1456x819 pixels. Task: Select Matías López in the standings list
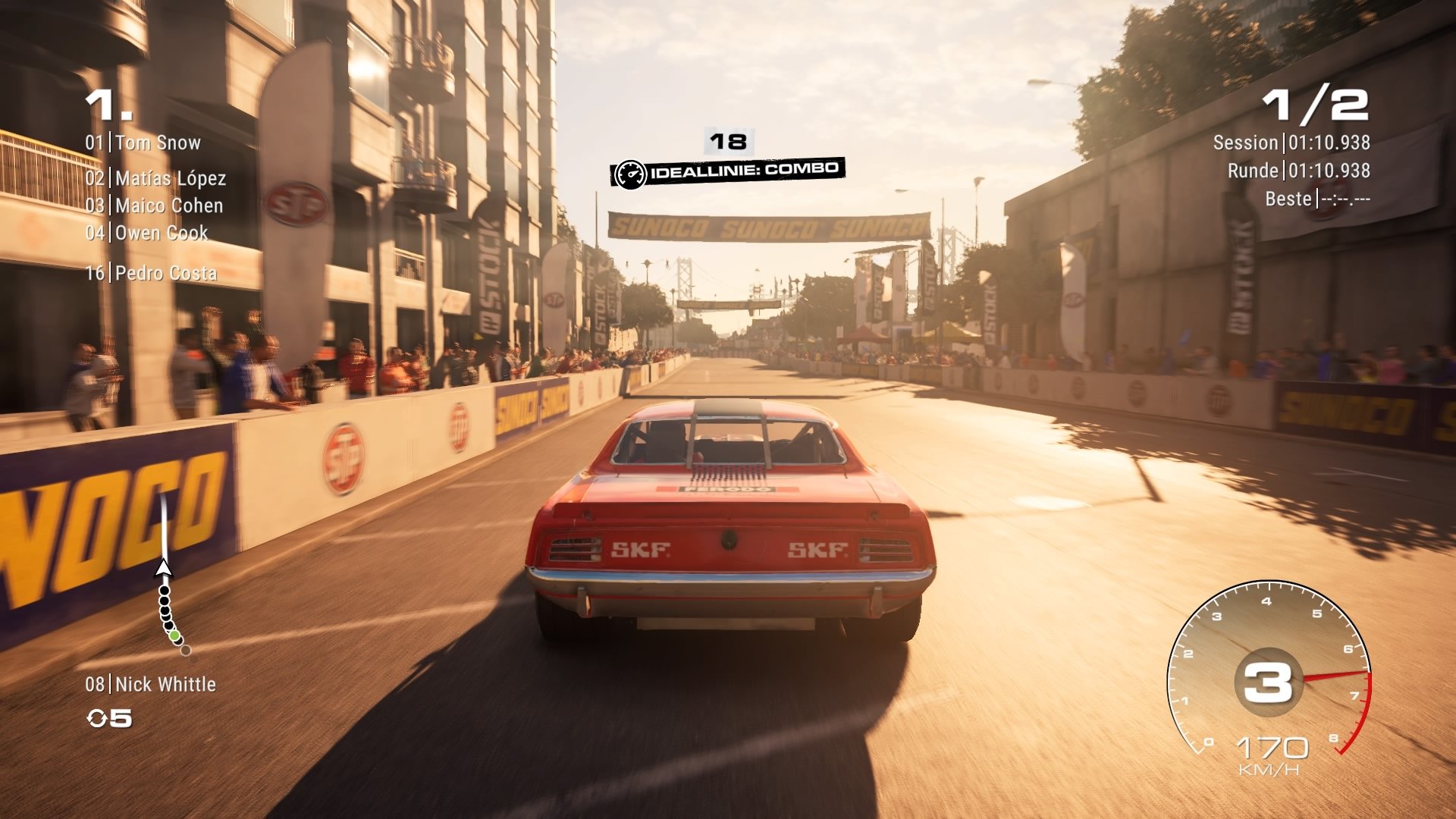155,178
